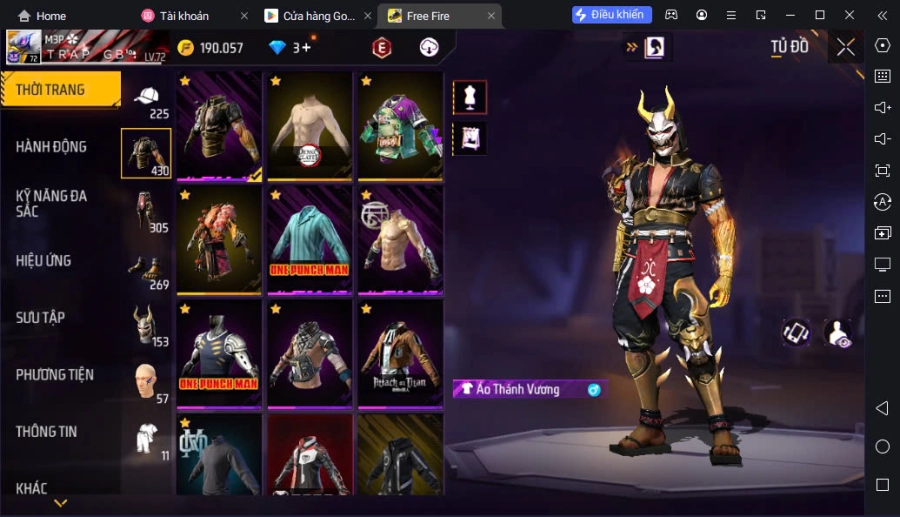The height and width of the screenshot is (517, 900).
Task: Open the mannequin outfit view
Action: (469, 97)
